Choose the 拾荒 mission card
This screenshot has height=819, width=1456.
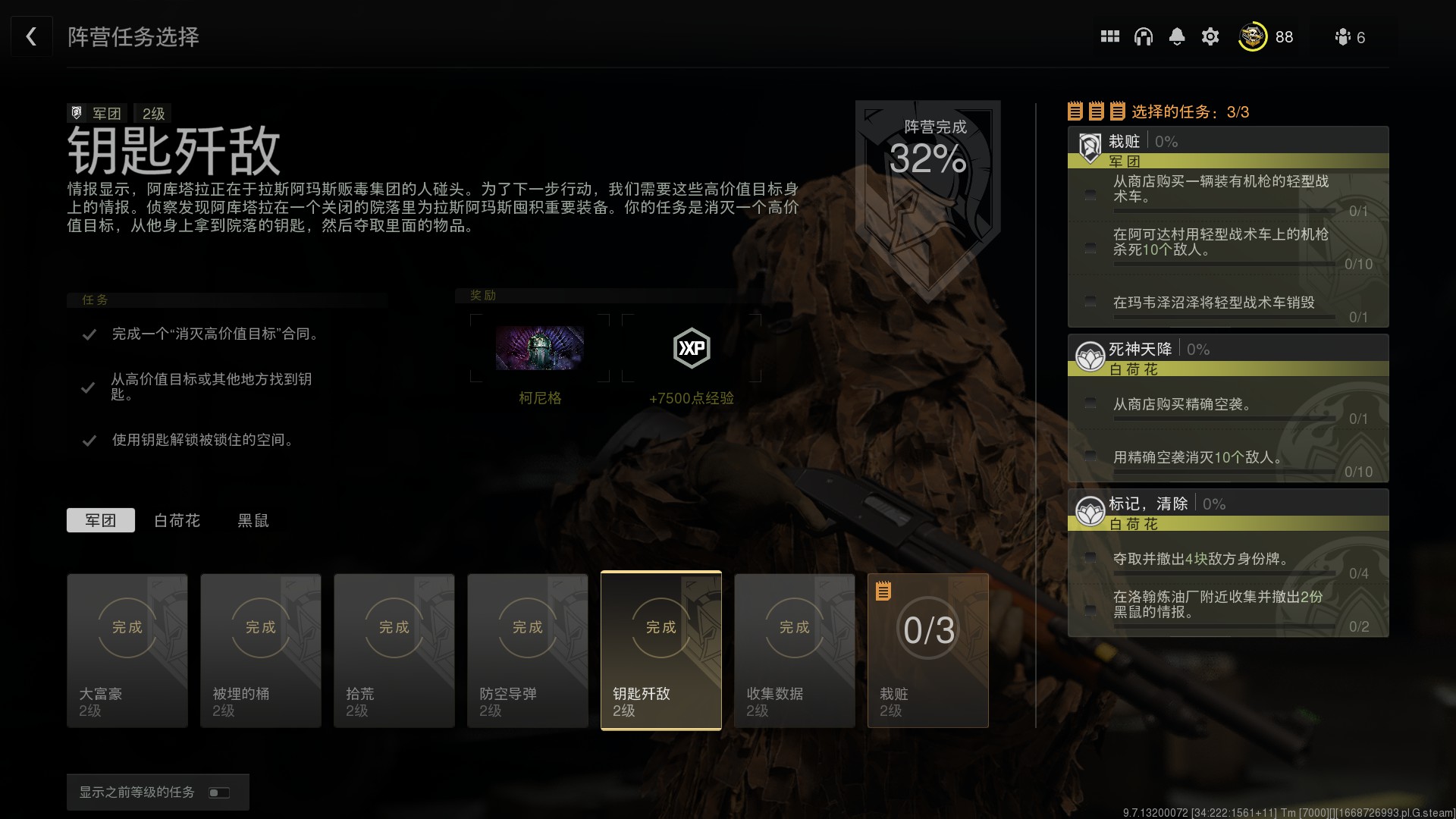[394, 651]
